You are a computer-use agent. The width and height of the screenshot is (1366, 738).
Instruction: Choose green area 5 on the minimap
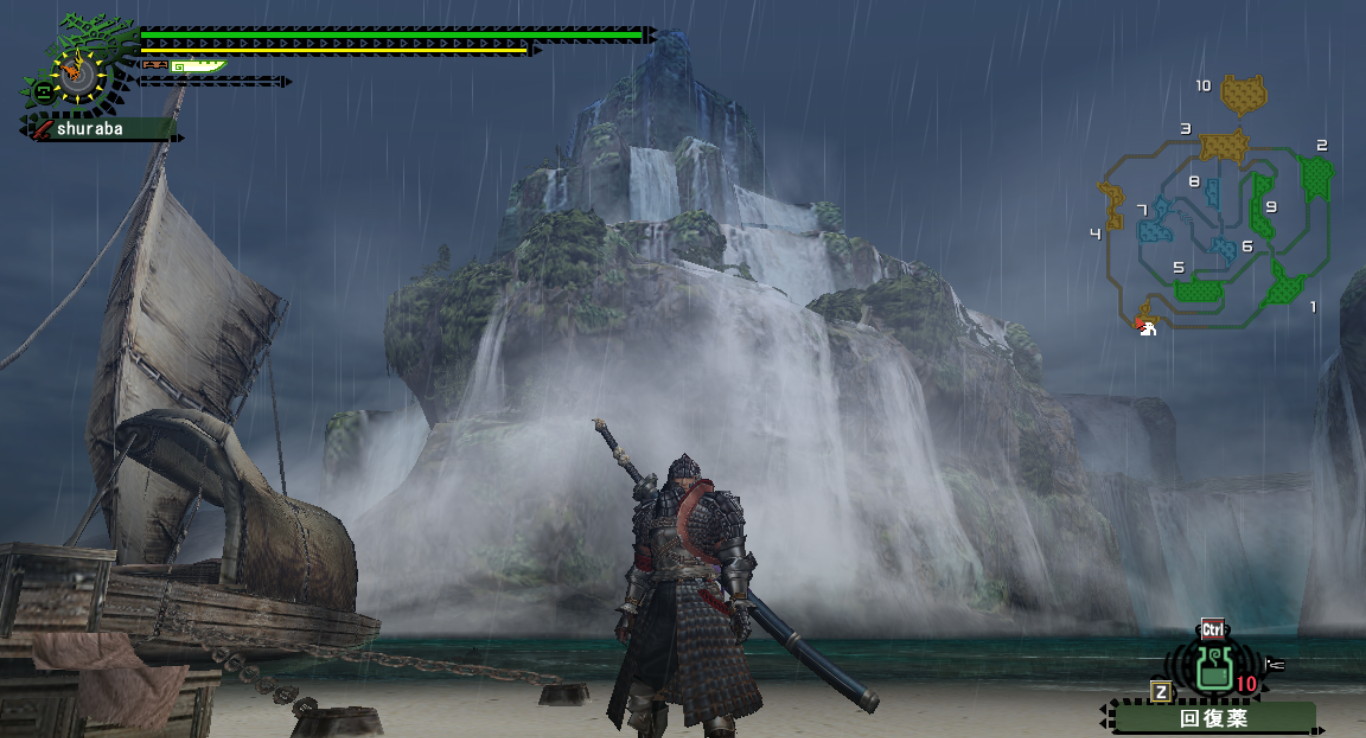1199,290
